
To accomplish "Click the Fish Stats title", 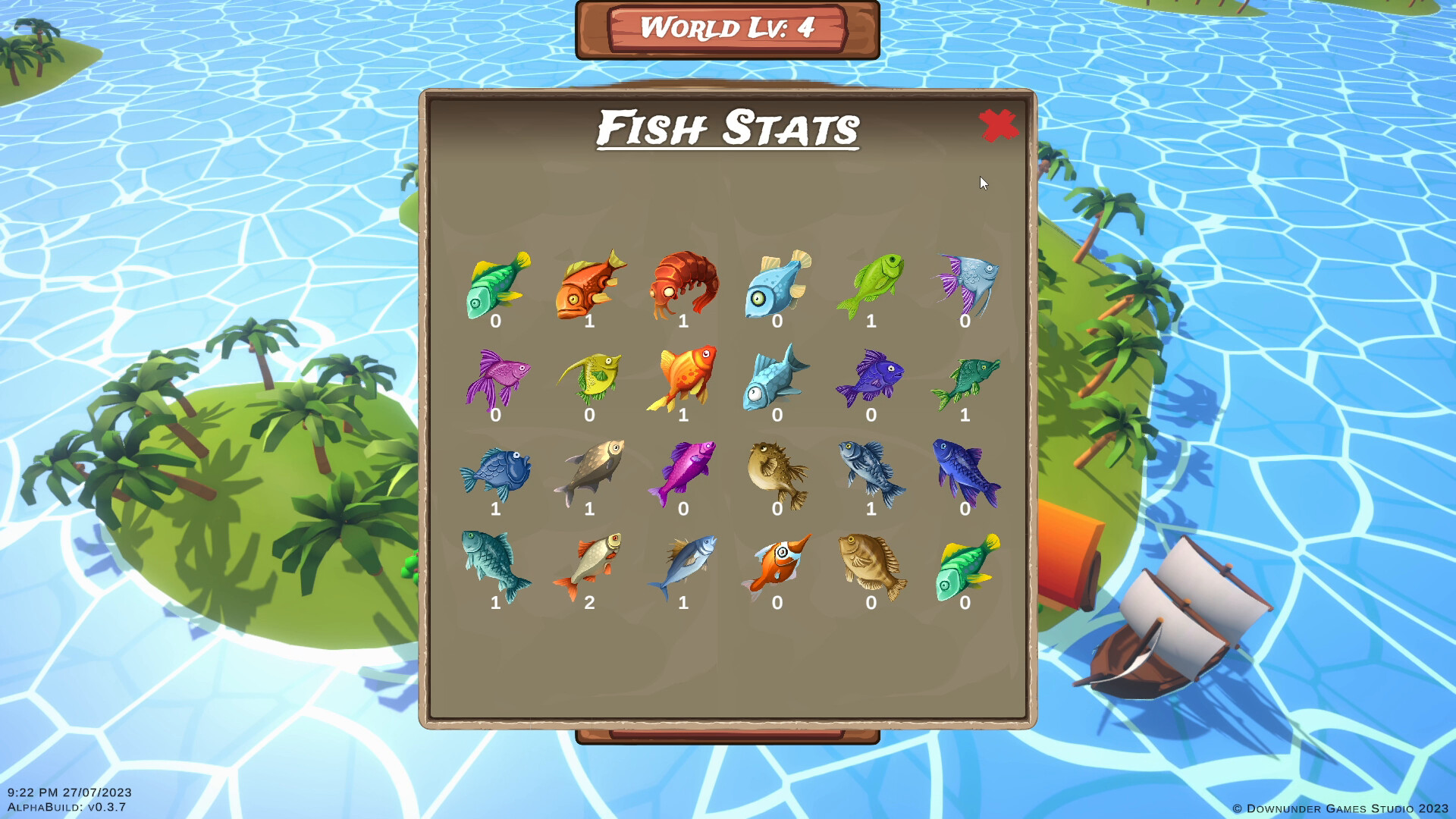I will pyautogui.click(x=726, y=129).
